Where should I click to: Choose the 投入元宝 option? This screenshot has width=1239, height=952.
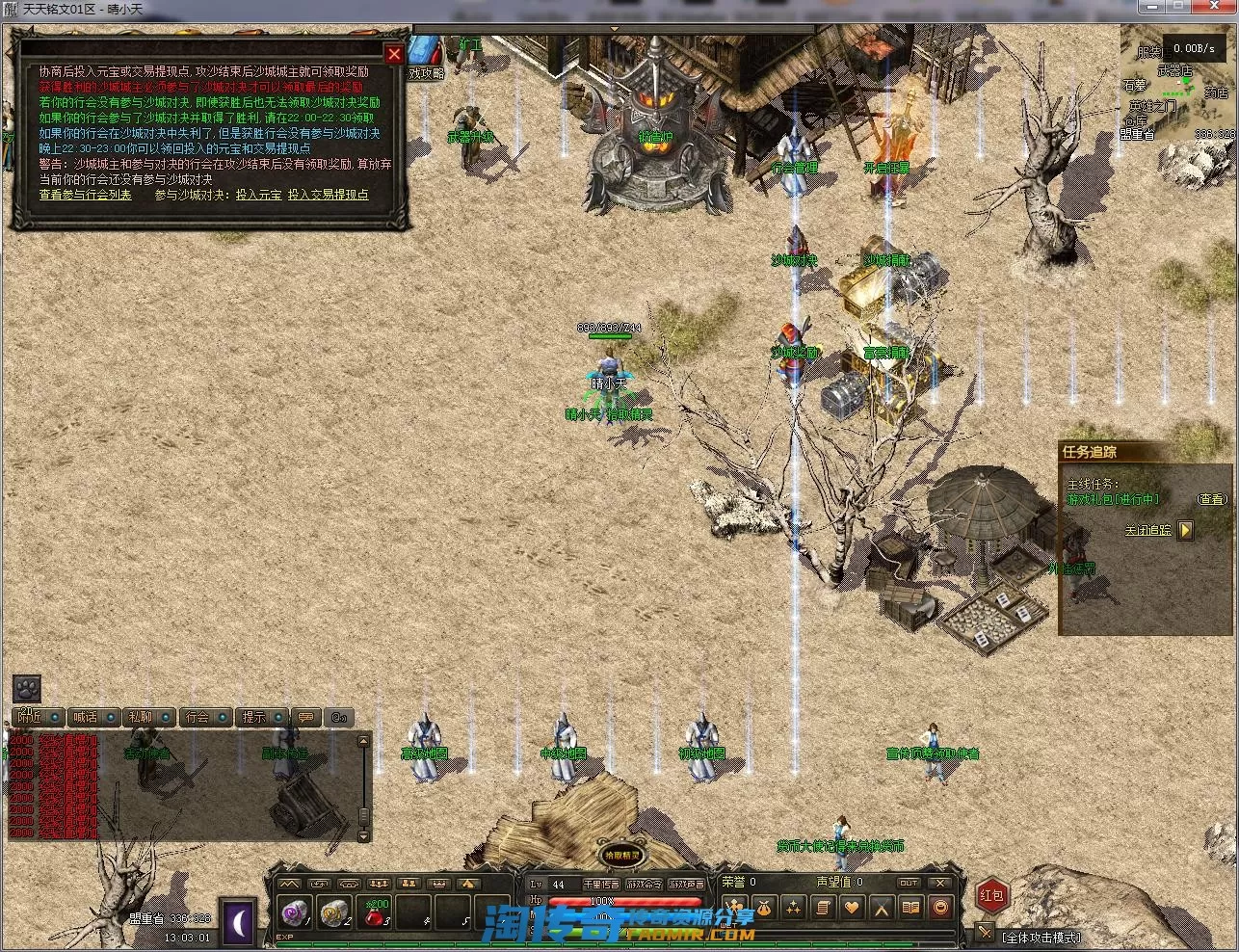click(x=258, y=195)
